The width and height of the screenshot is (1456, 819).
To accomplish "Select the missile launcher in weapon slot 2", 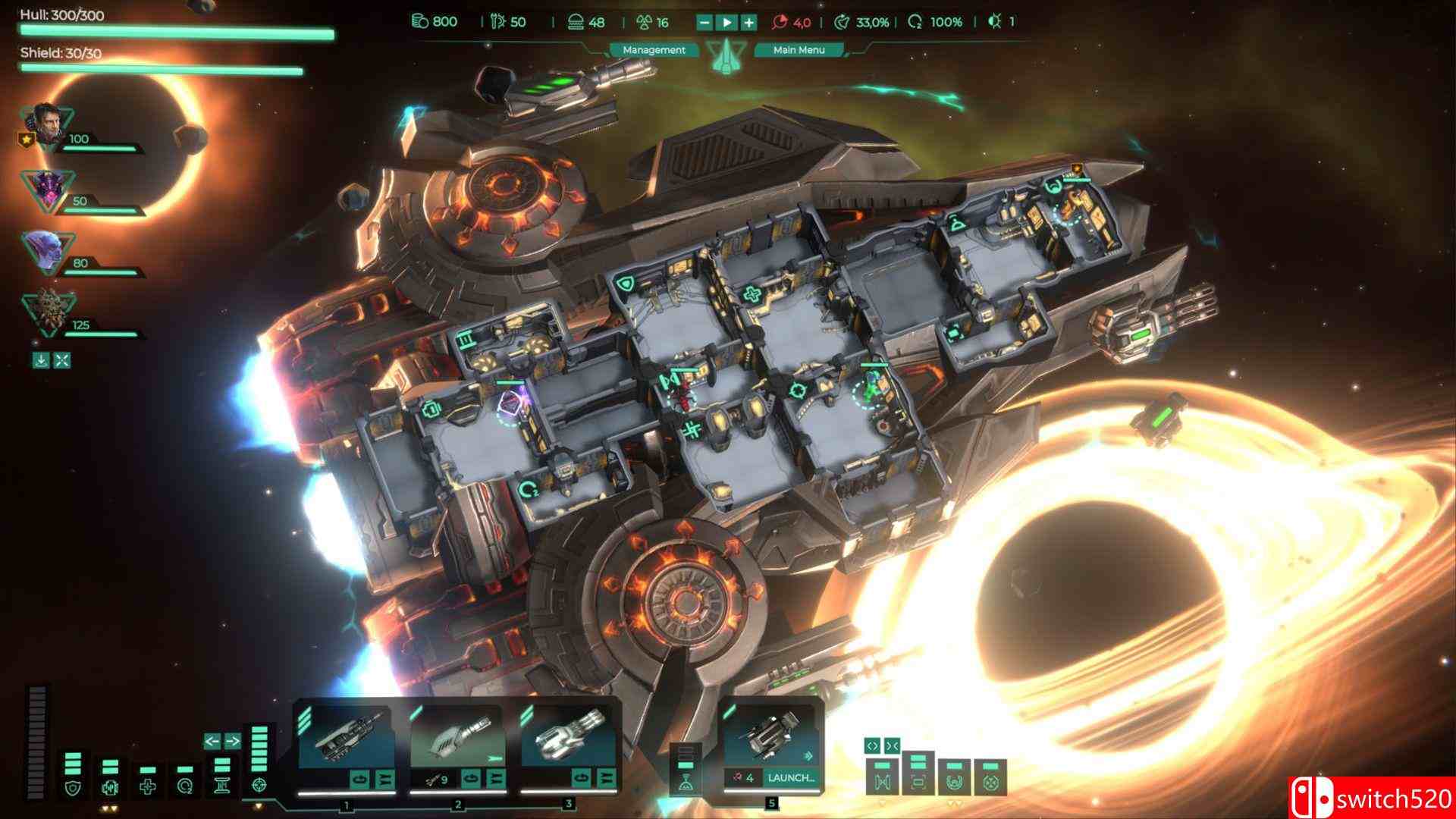I will [457, 739].
